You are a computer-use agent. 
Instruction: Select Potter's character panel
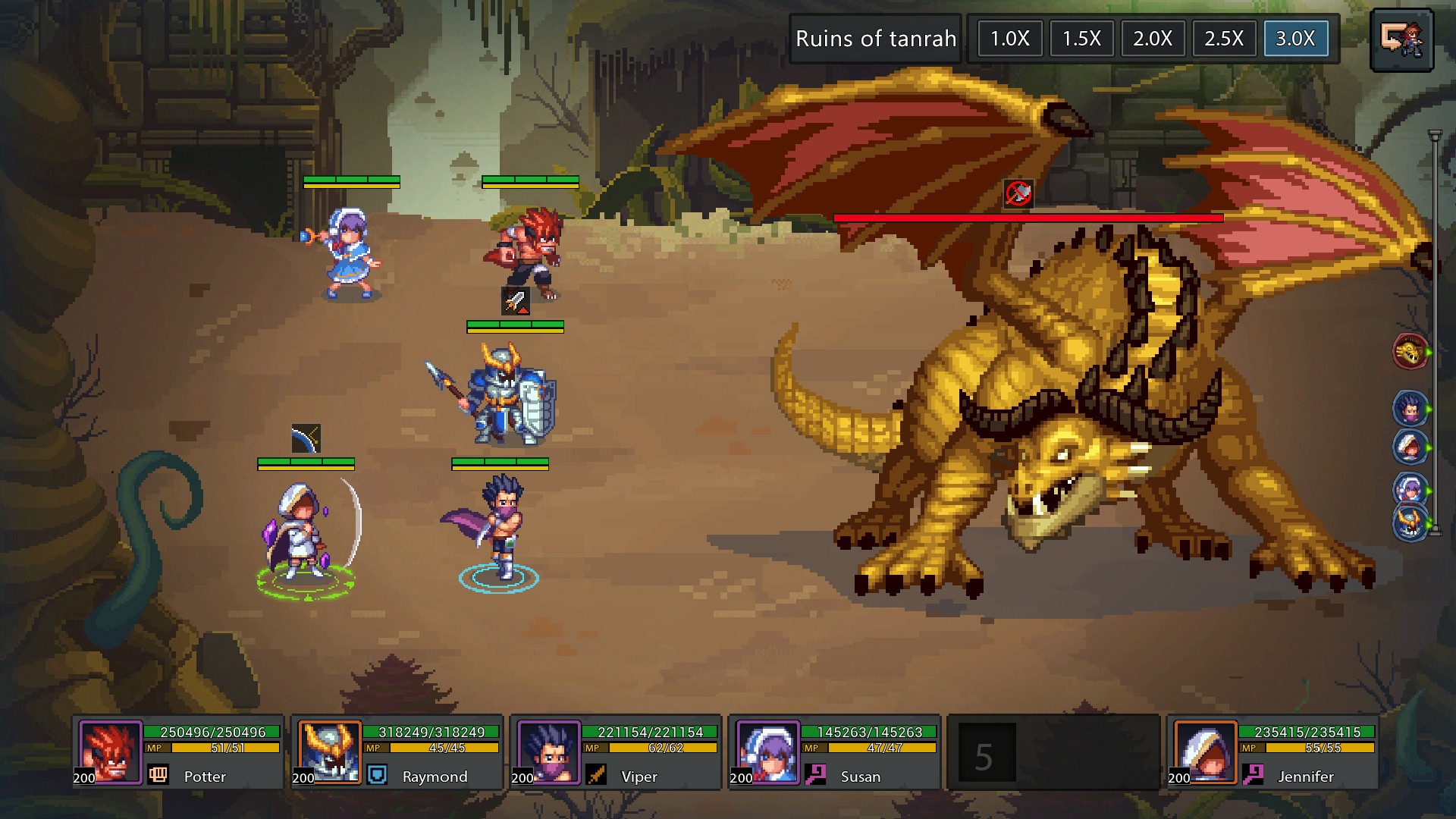[178, 752]
